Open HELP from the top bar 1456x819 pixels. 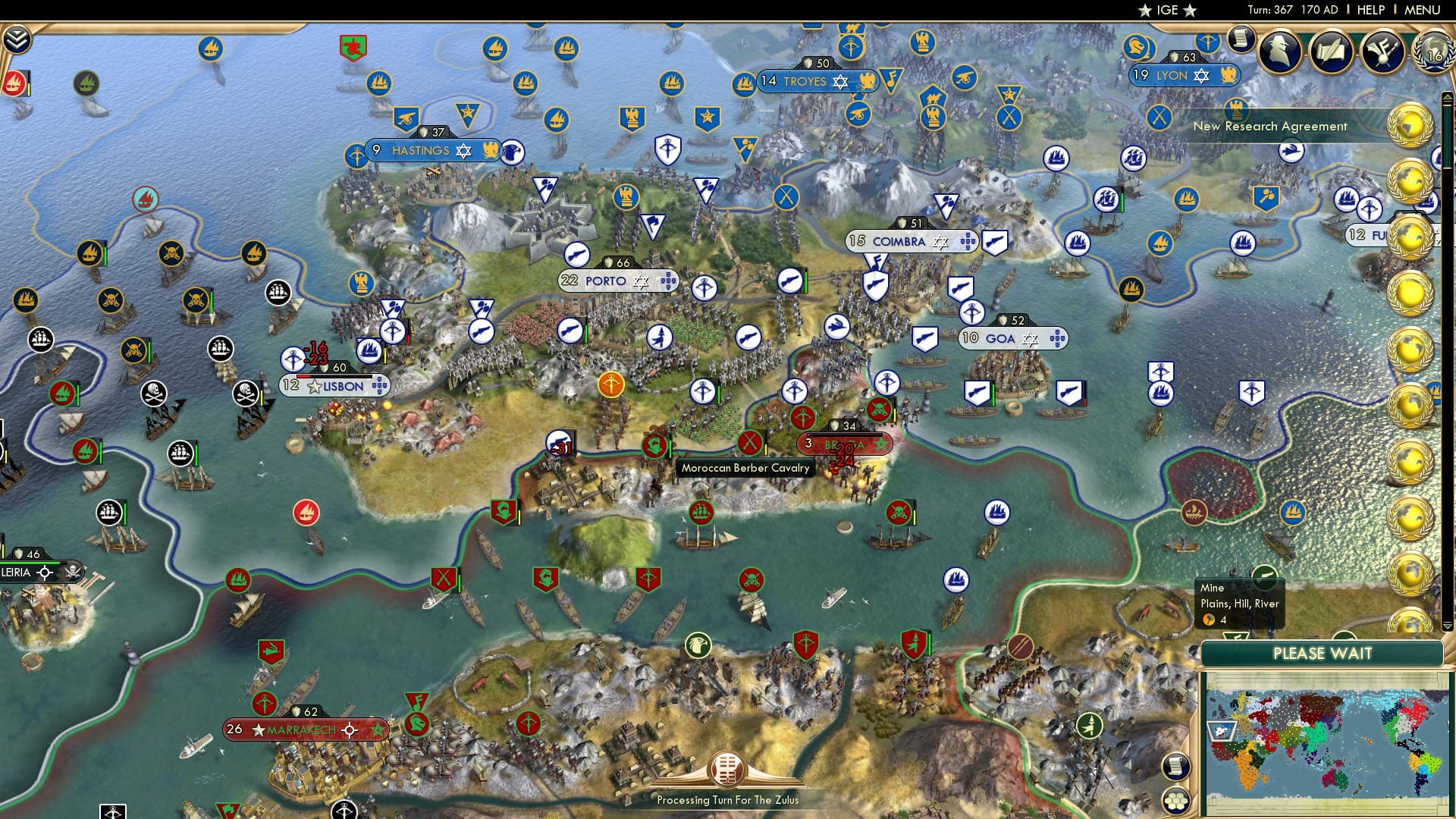pyautogui.click(x=1370, y=10)
